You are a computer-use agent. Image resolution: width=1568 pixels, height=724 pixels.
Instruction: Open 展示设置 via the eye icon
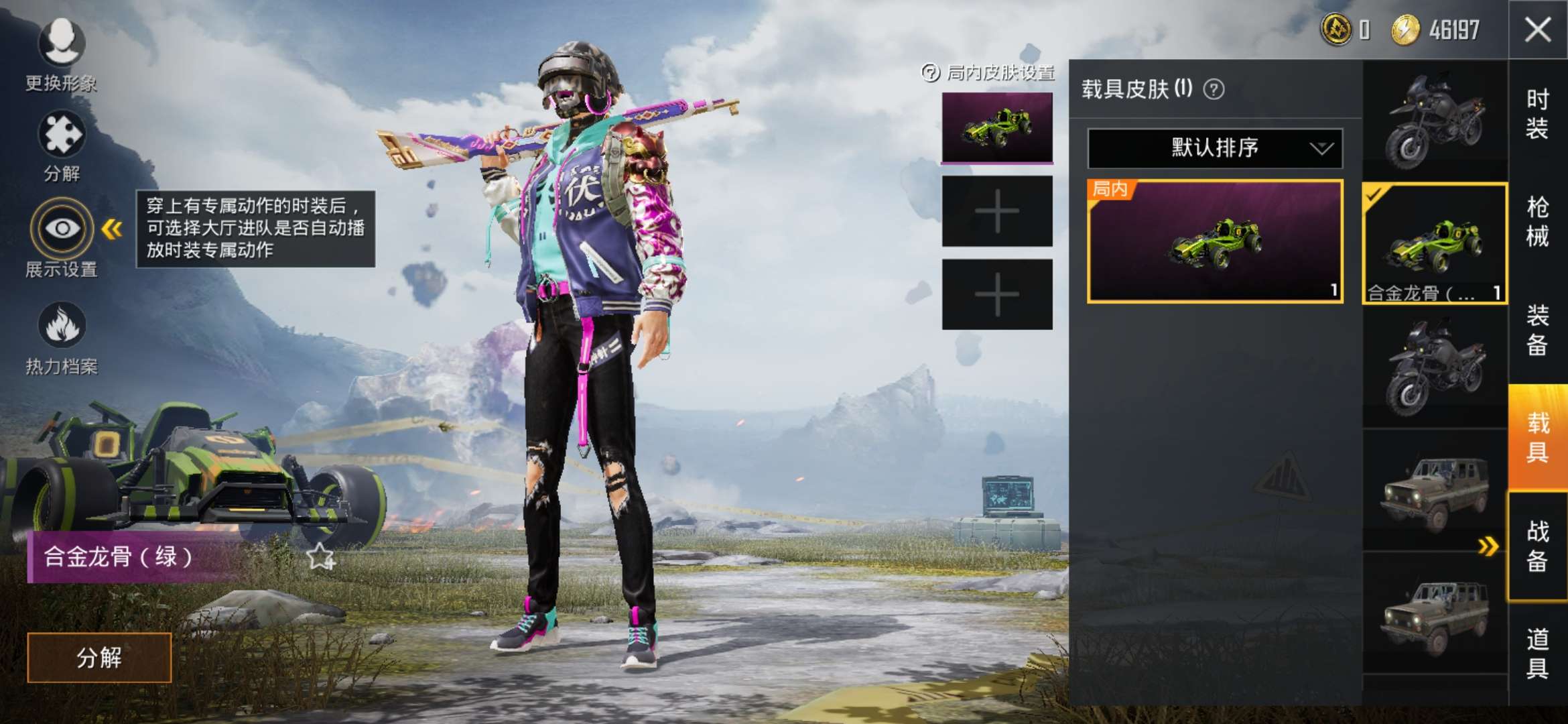tap(60, 229)
